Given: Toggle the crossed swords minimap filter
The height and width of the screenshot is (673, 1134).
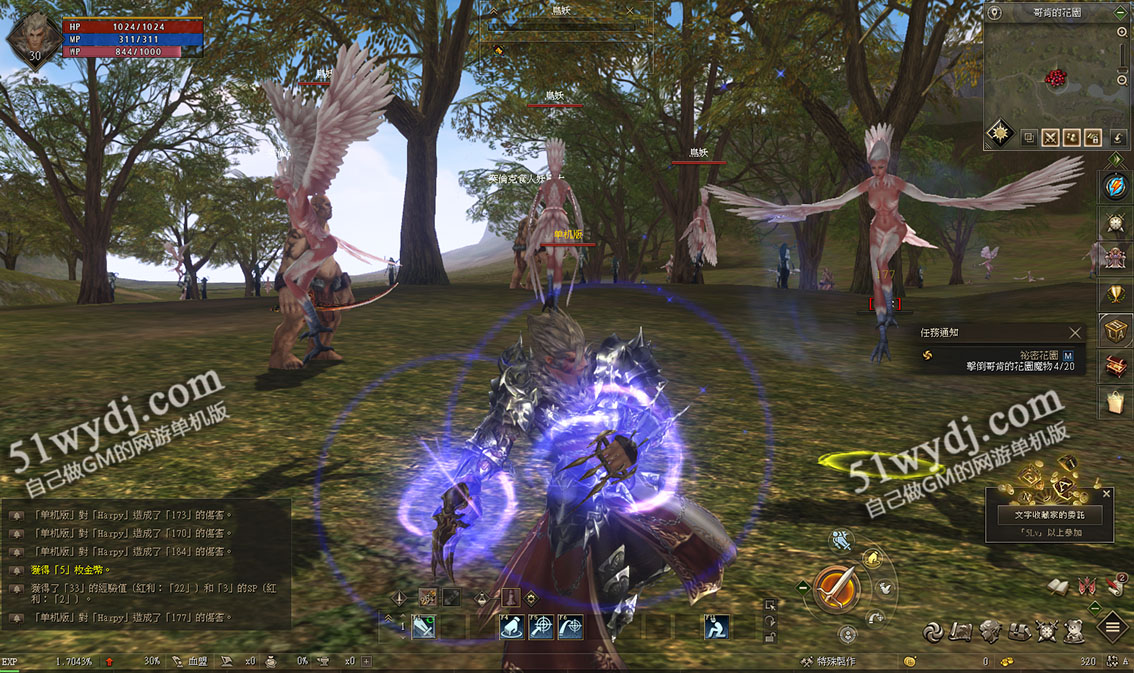Looking at the screenshot, I should pos(1050,138).
